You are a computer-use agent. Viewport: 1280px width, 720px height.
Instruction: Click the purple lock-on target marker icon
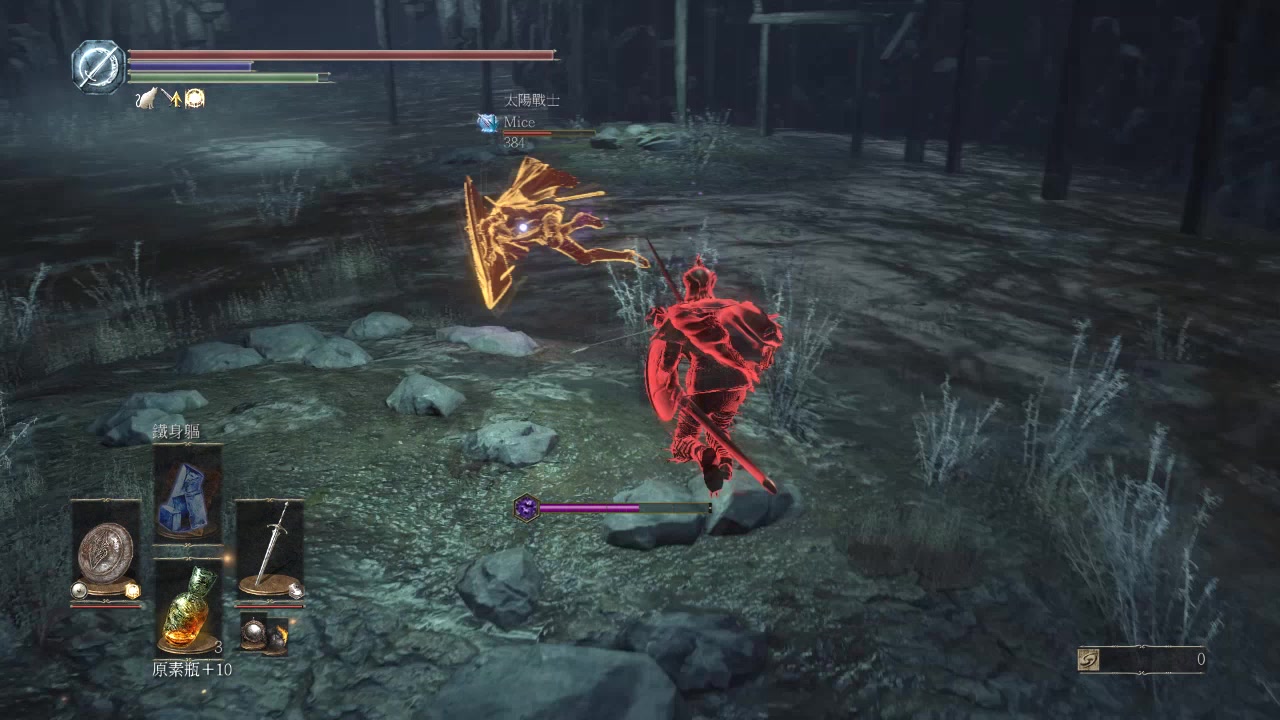[x=526, y=508]
